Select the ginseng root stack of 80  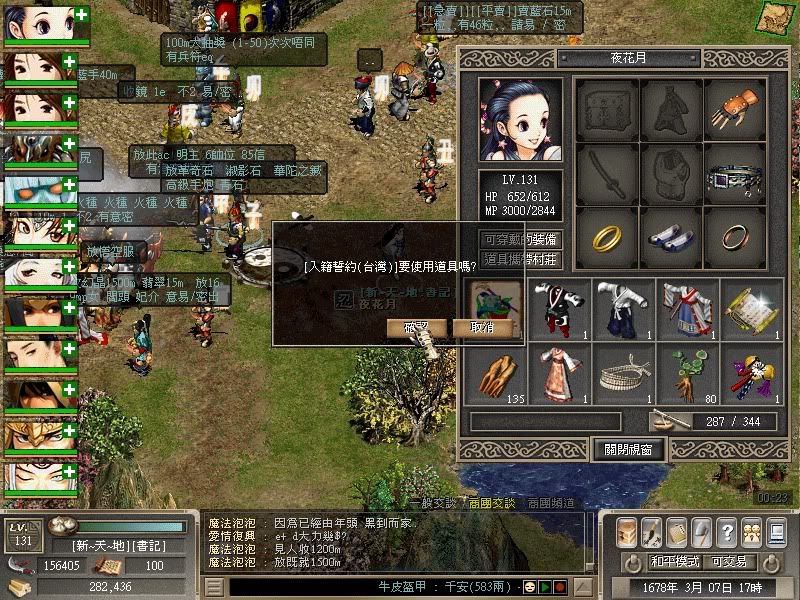tap(688, 371)
